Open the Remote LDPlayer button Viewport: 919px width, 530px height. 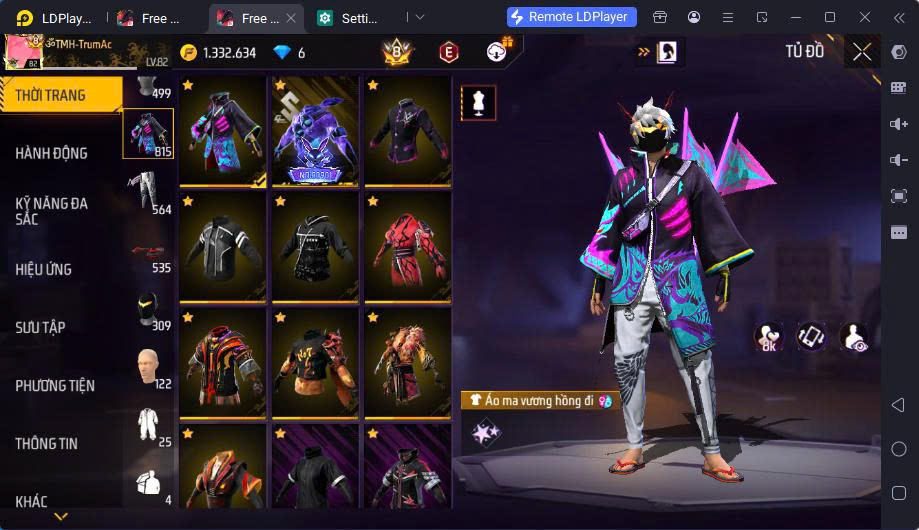click(x=572, y=17)
